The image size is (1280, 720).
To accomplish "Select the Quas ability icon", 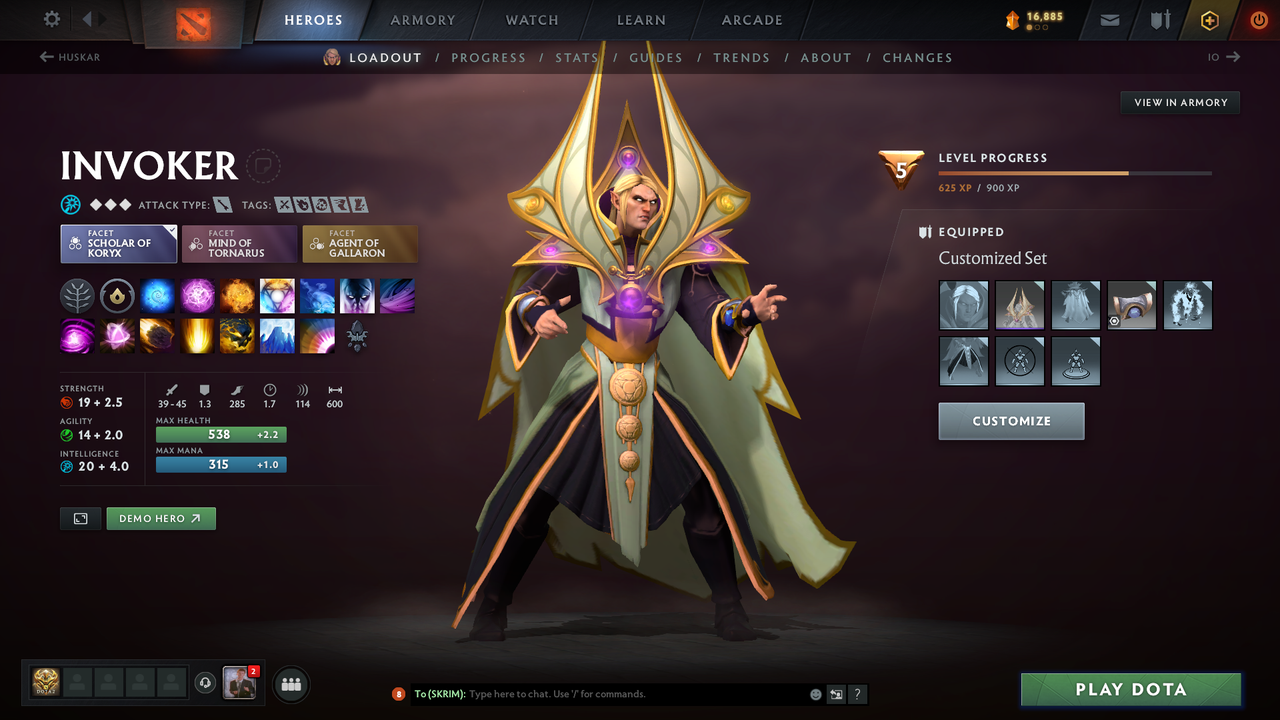I will pyautogui.click(x=157, y=295).
